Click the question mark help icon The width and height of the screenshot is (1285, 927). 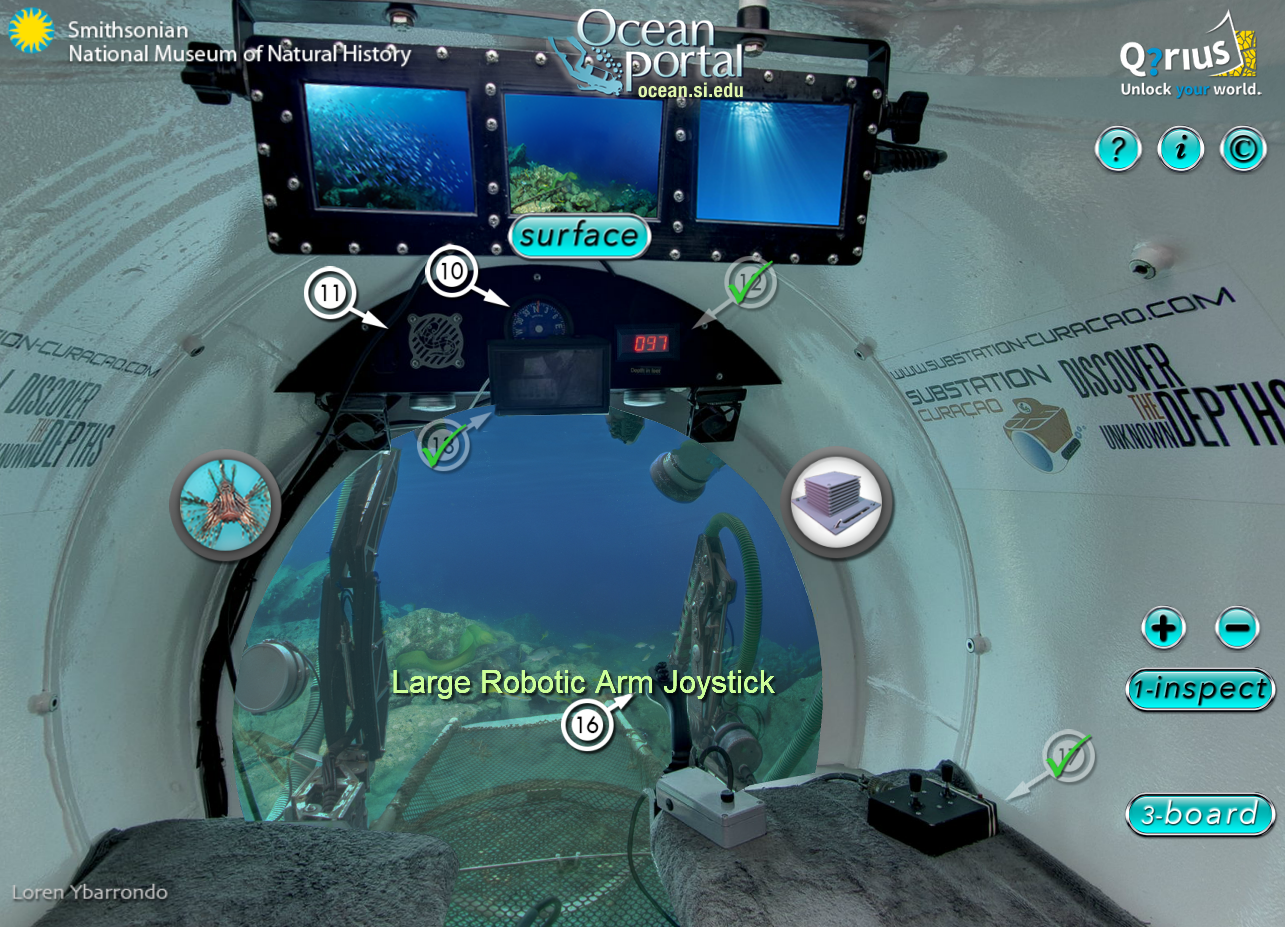point(1117,148)
